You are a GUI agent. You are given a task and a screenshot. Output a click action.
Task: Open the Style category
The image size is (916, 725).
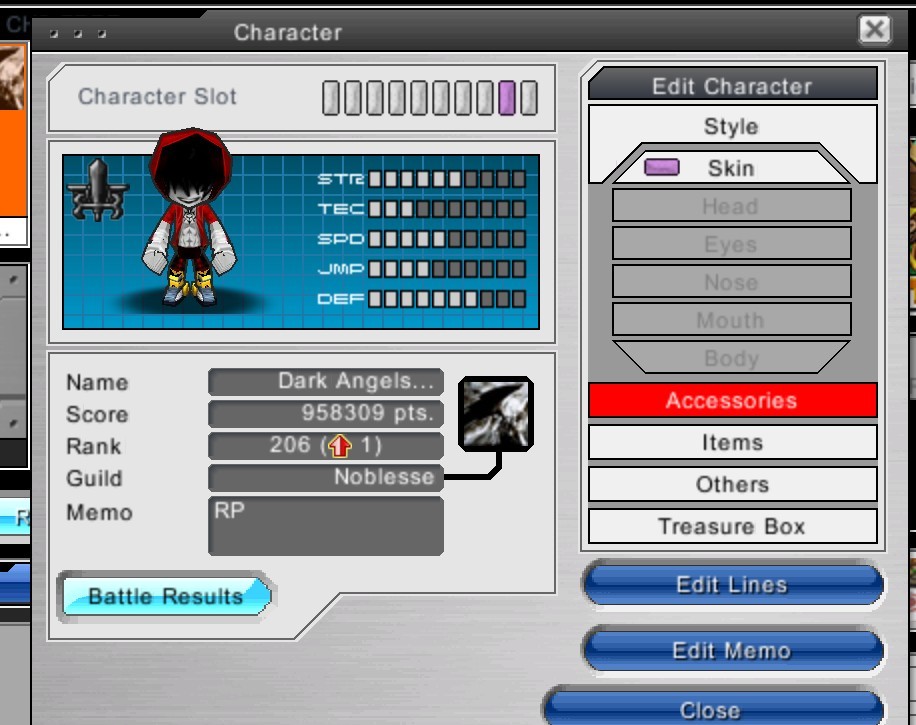[x=731, y=127]
